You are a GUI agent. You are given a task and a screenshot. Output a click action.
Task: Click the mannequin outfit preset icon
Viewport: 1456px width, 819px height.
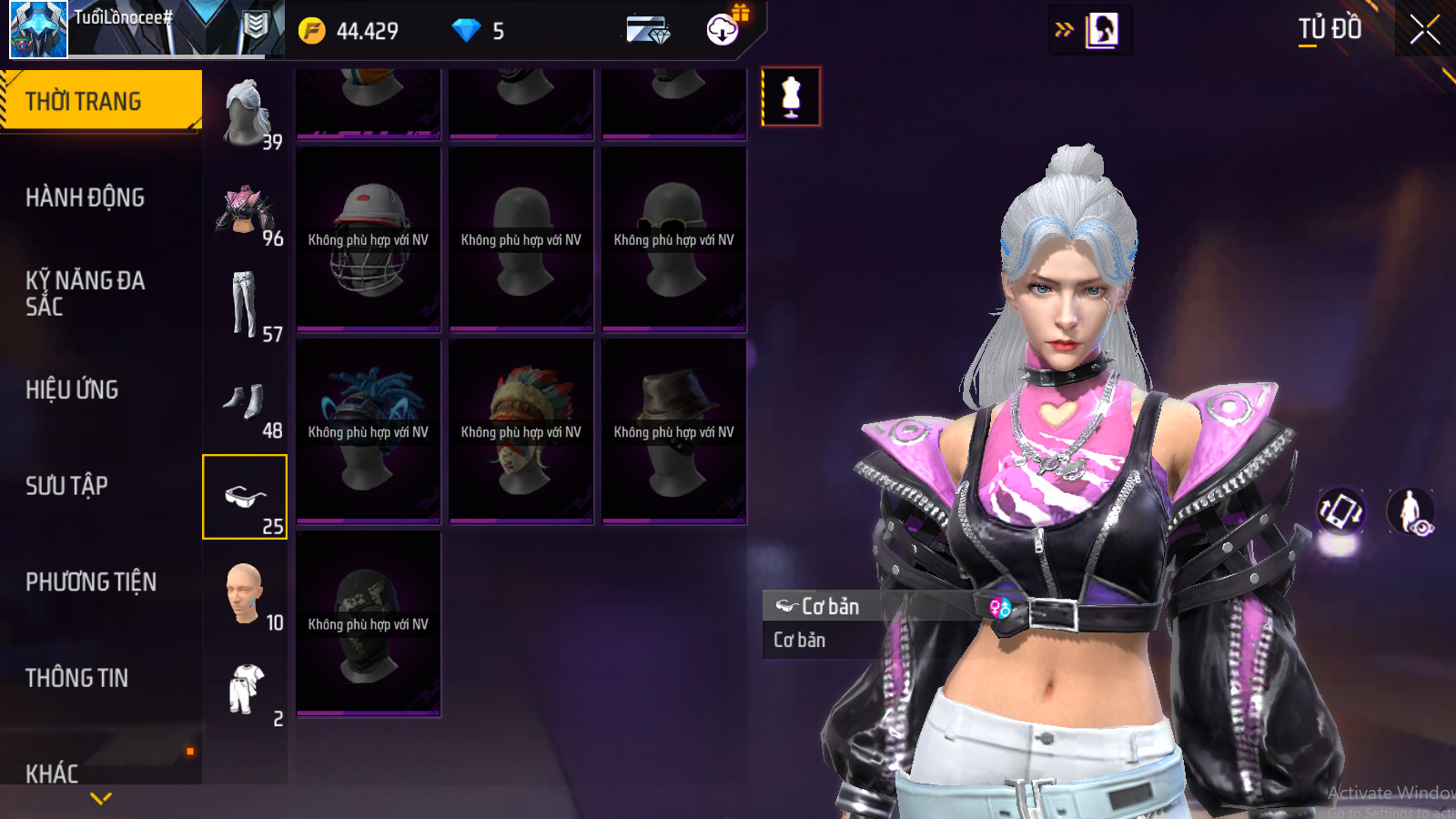point(791,96)
